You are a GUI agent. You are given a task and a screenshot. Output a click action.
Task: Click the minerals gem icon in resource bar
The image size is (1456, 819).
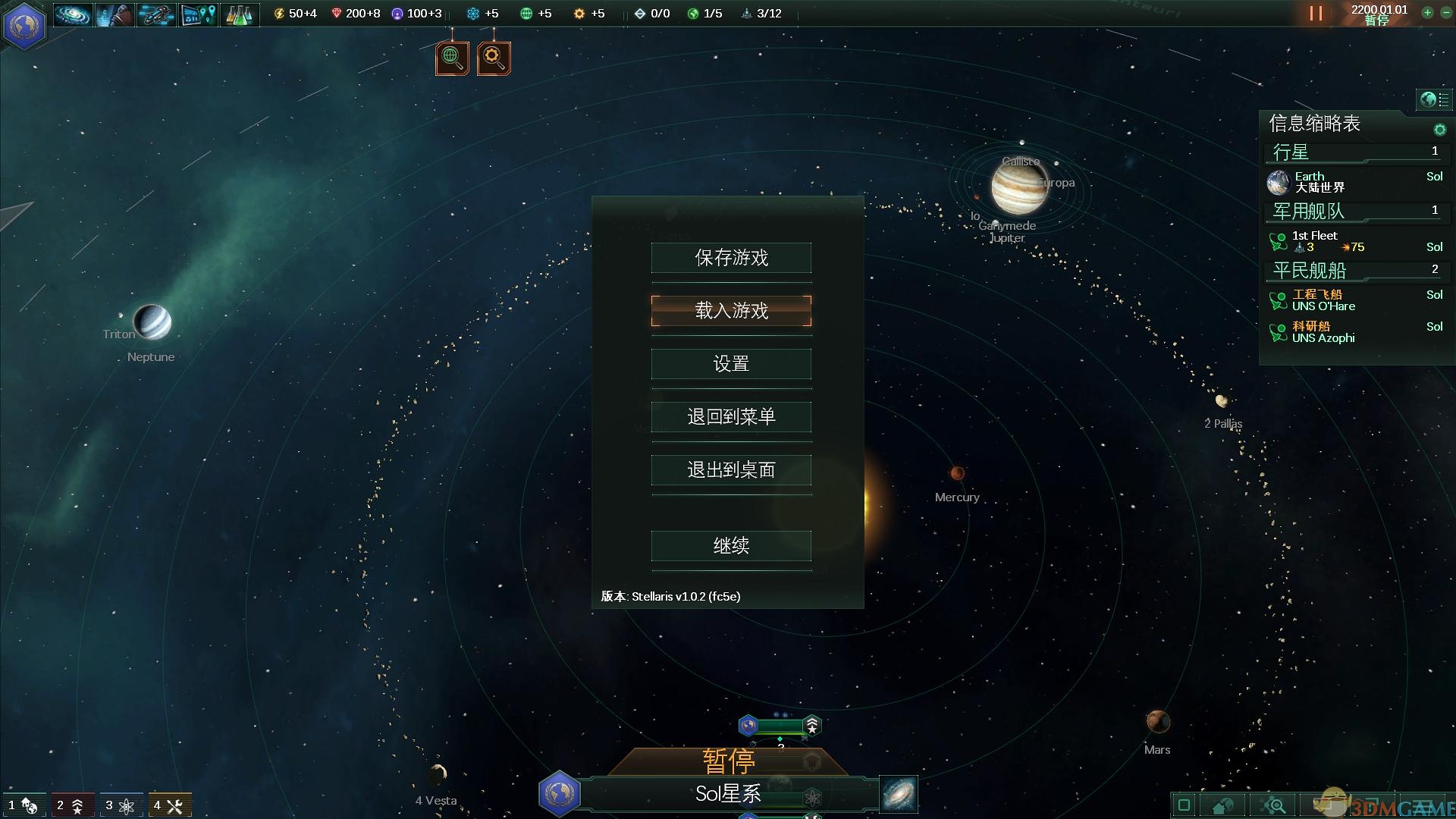[x=338, y=13]
